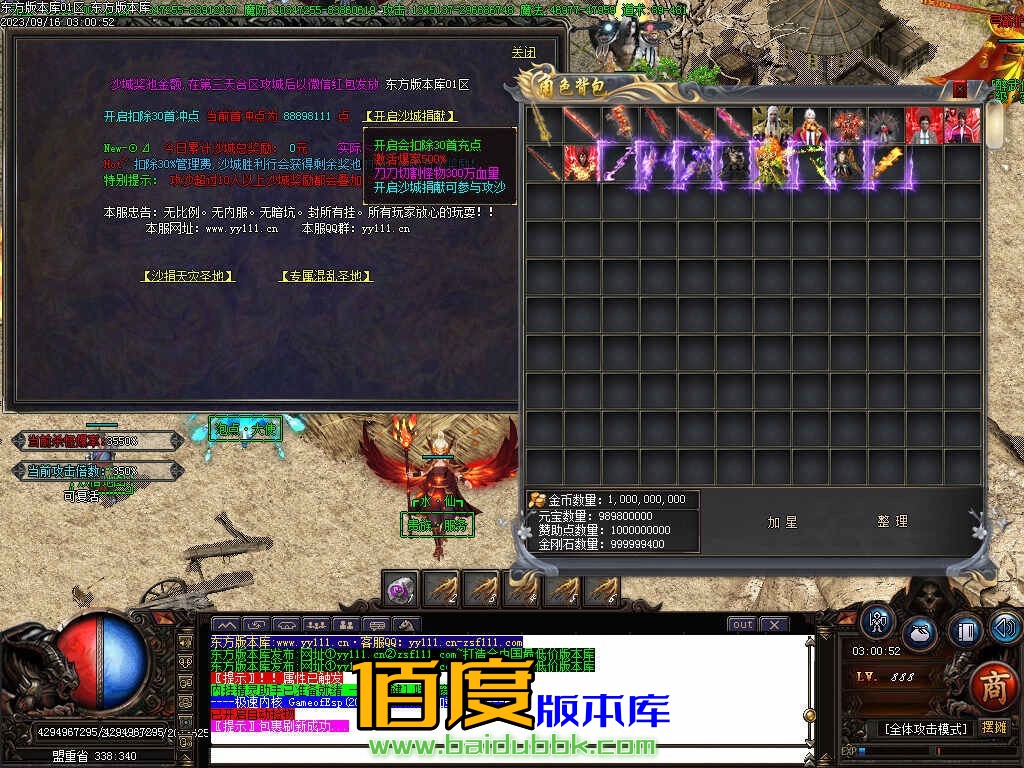1024x768 pixels.
Task: Select the red-background suited character item
Action: pyautogui.click(x=923, y=125)
